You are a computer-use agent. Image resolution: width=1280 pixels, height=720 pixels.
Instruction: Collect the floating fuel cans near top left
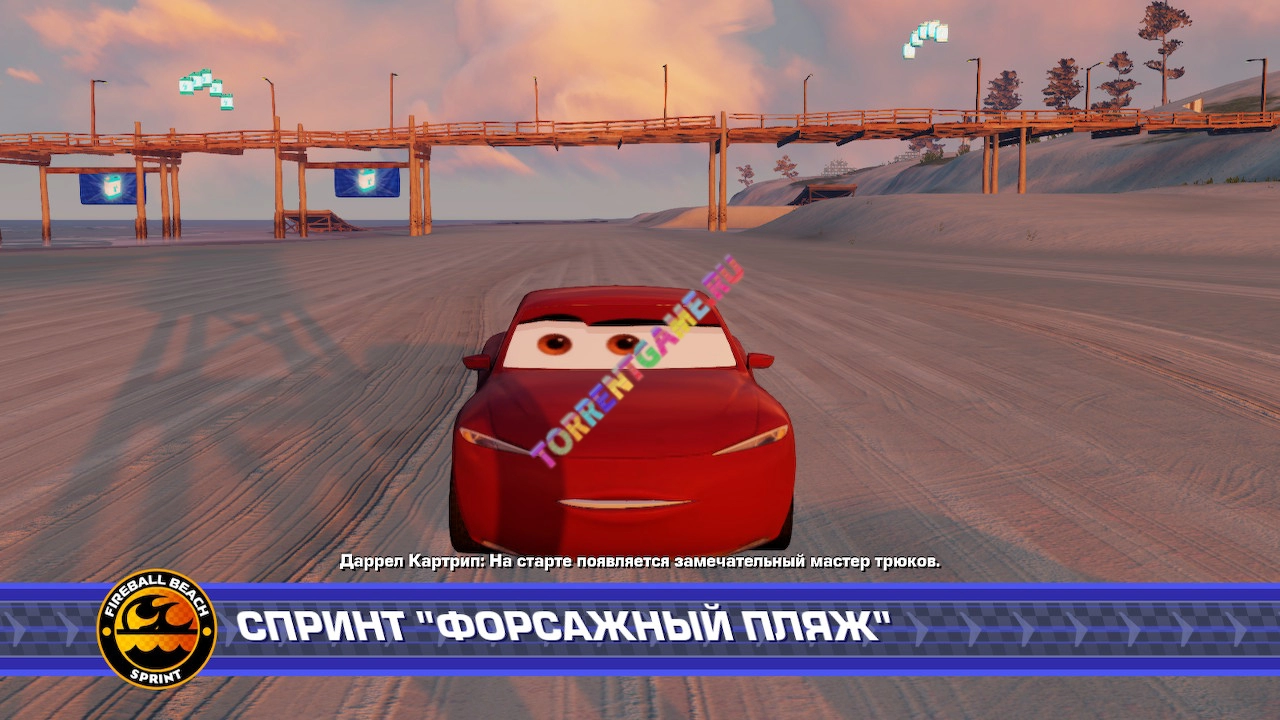[x=205, y=90]
